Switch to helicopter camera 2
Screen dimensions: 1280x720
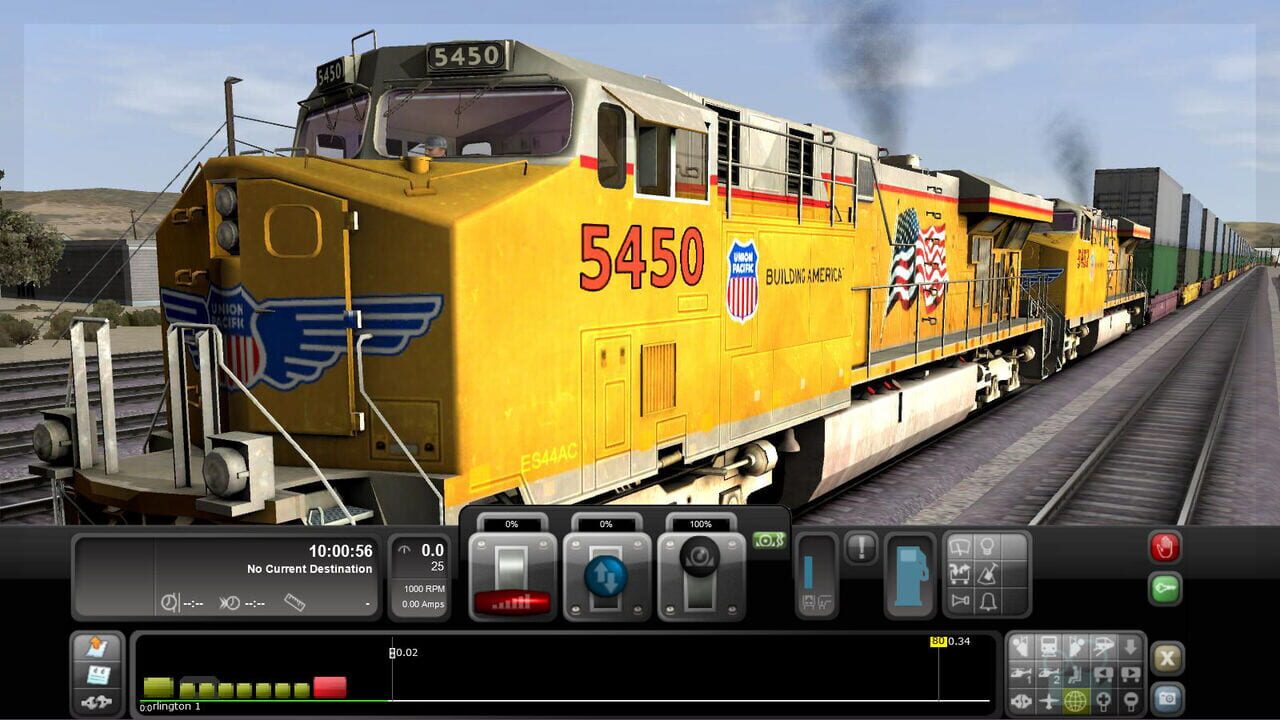1048,675
